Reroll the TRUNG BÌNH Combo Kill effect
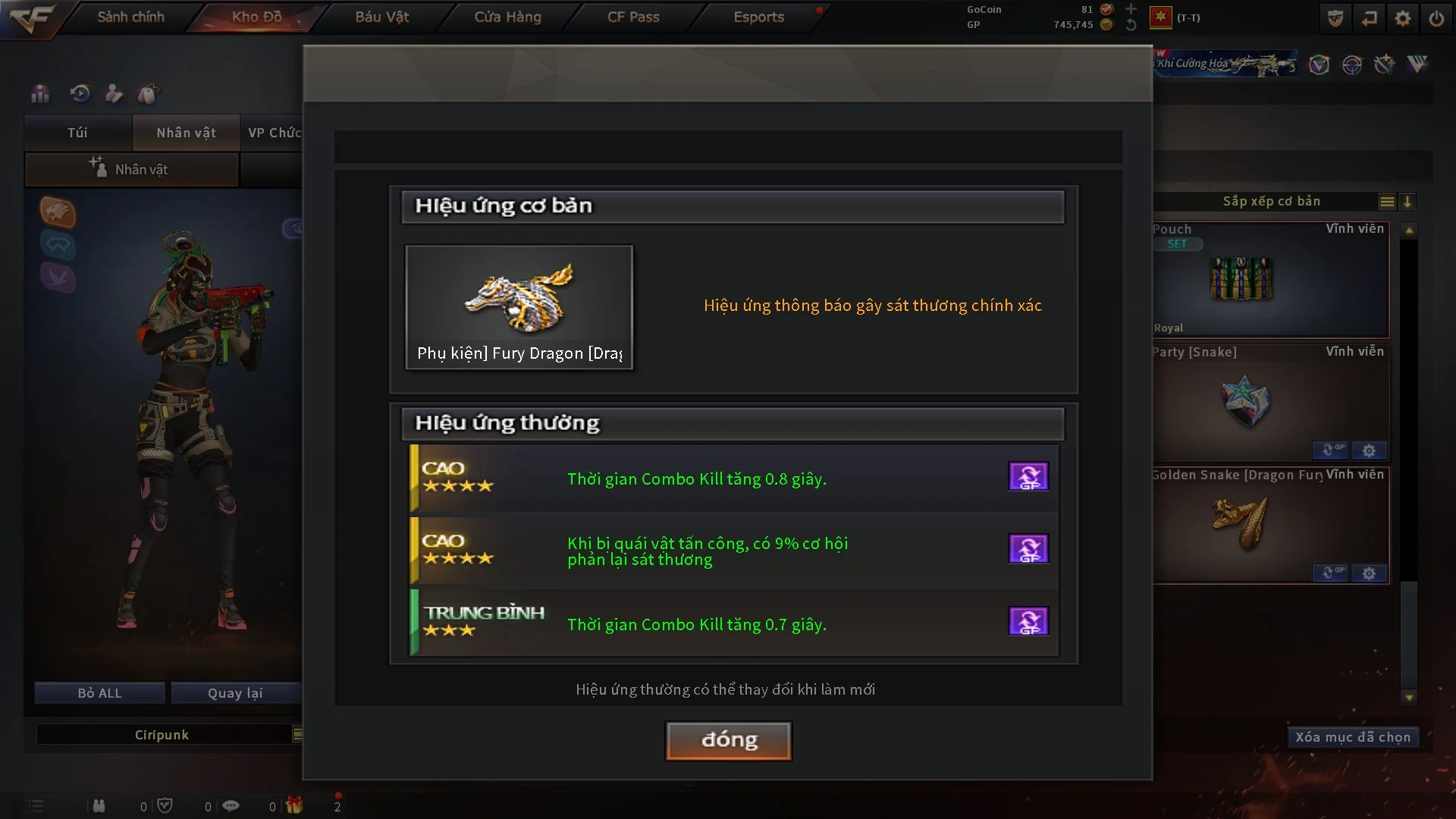 [1028, 621]
